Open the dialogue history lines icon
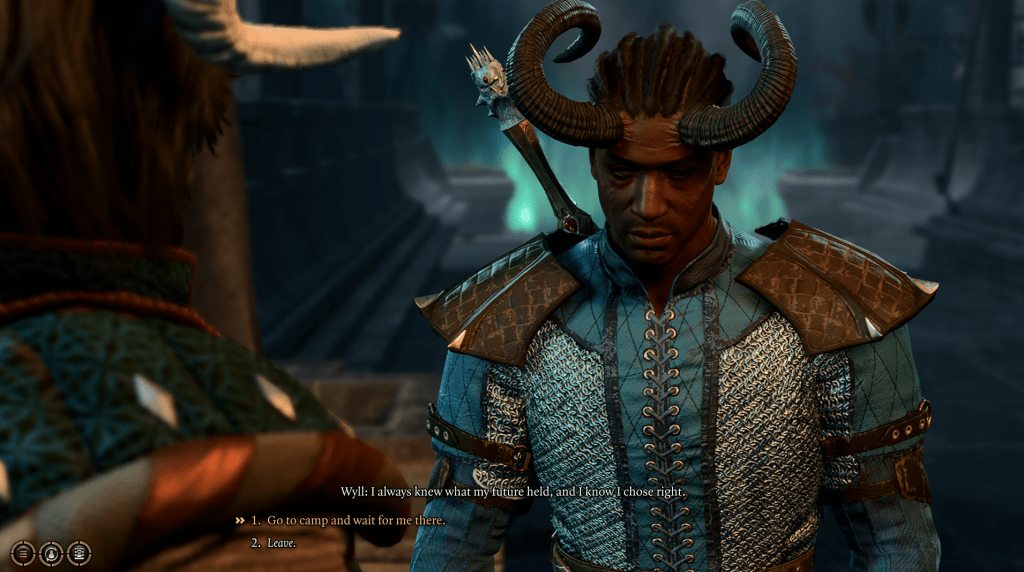 coord(23,551)
